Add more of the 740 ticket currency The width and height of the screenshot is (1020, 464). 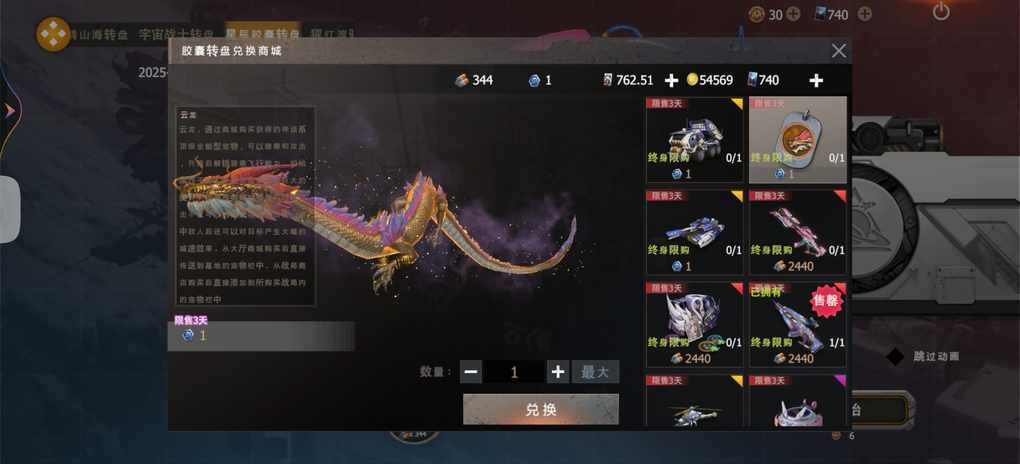click(x=816, y=80)
